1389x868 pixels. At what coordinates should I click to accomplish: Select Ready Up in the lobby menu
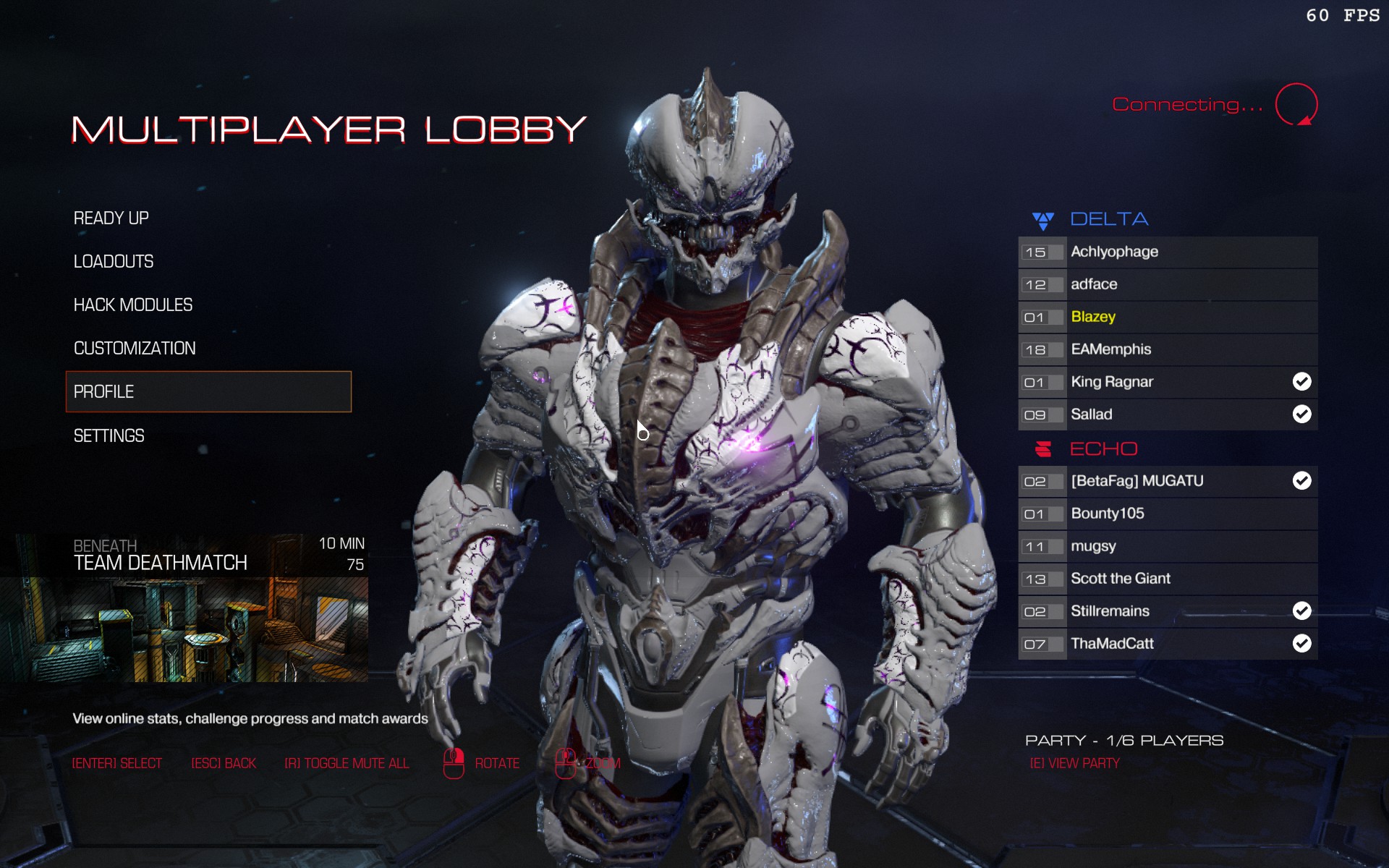point(111,218)
